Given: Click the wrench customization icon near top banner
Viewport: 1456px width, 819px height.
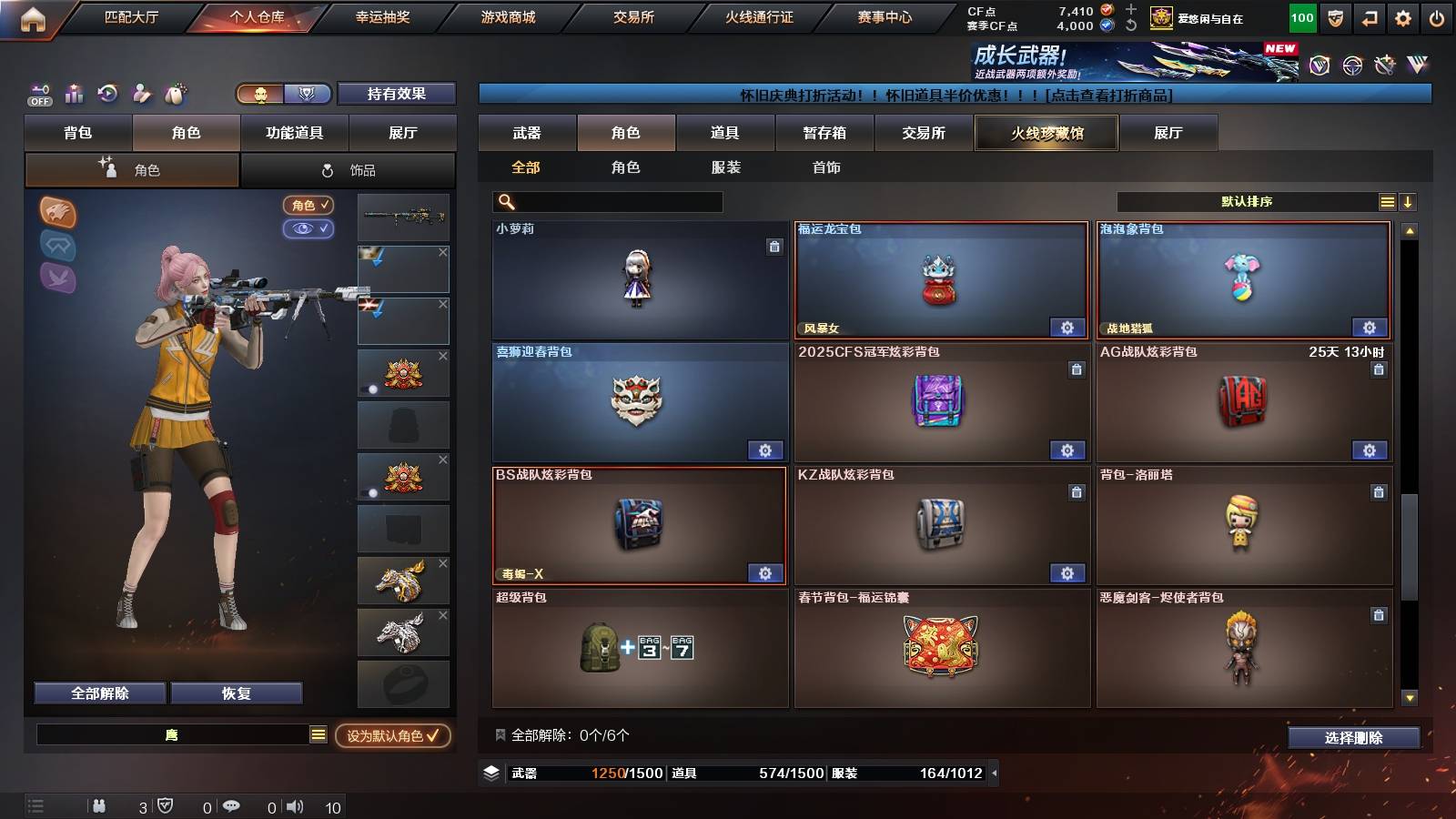Looking at the screenshot, I should pos(1385,64).
